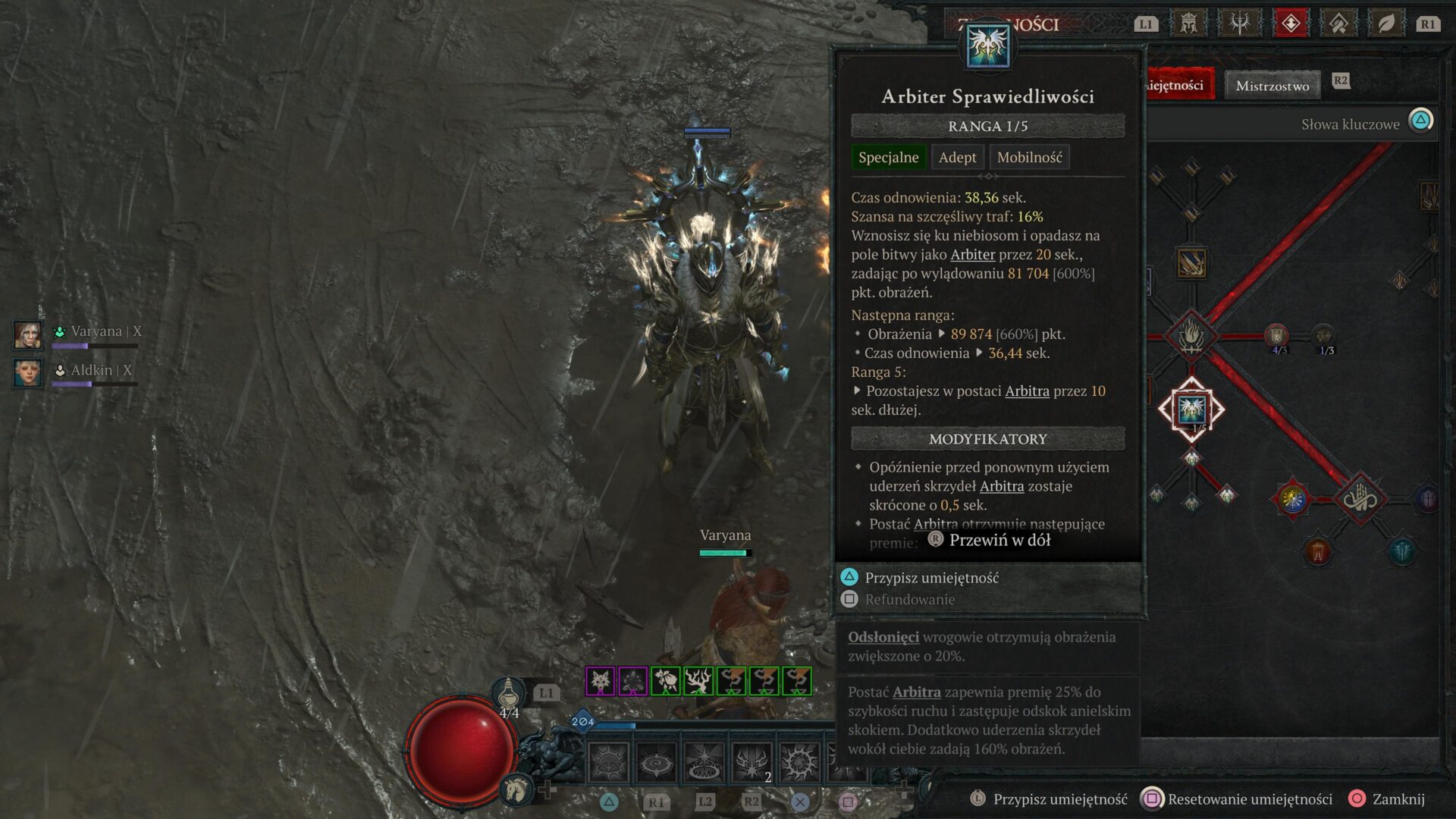This screenshot has width=1456, height=819.
Task: Pick the passive node showing 1/3
Action: [1324, 335]
